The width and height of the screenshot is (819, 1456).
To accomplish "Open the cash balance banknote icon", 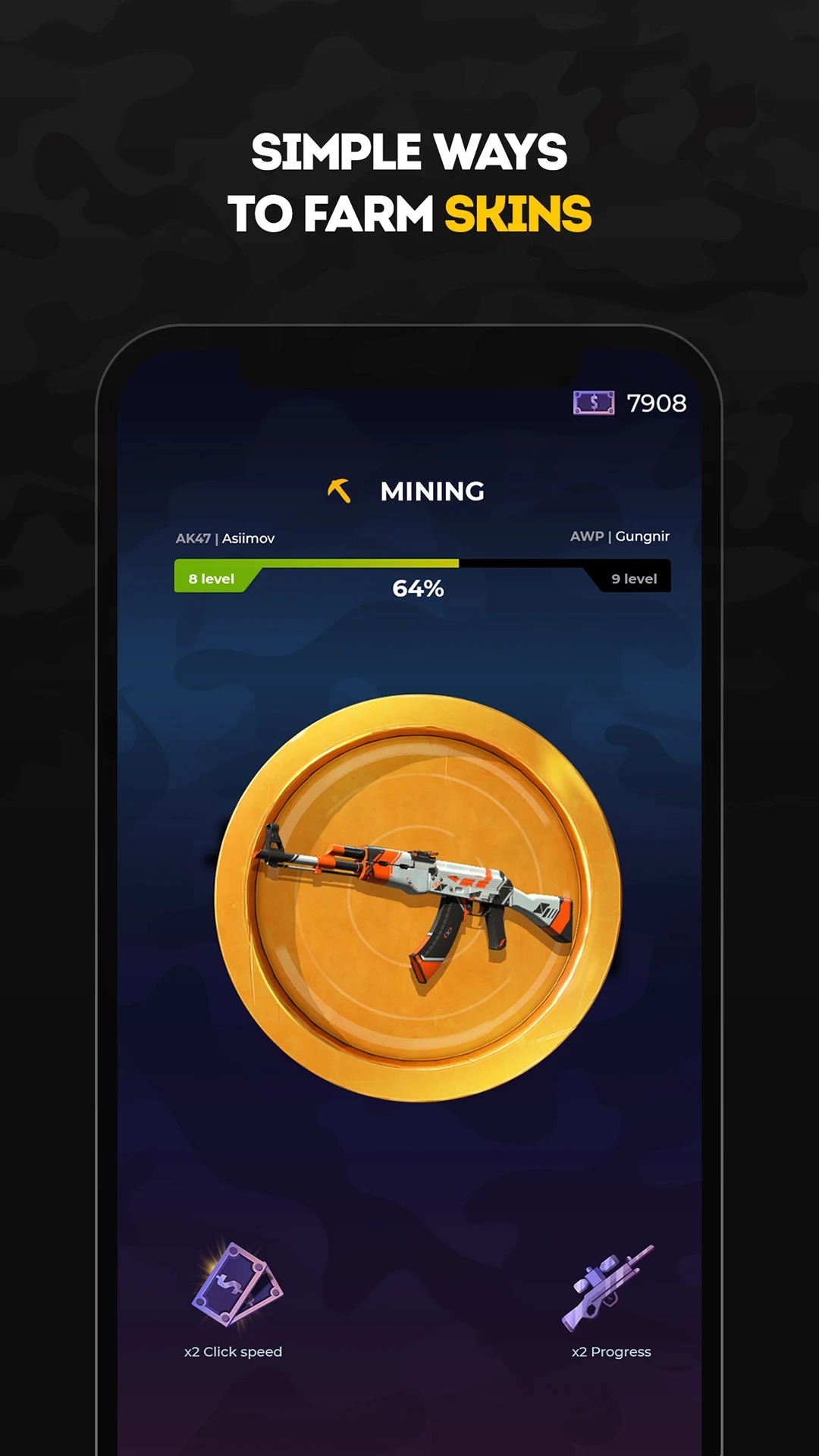I will tap(594, 403).
